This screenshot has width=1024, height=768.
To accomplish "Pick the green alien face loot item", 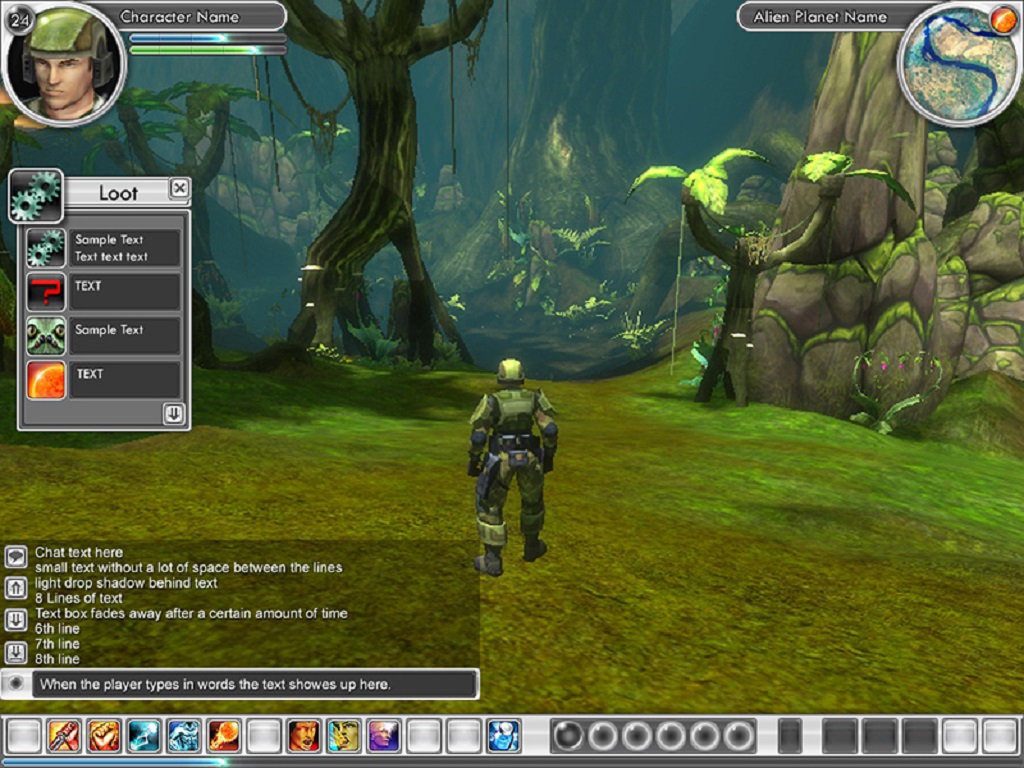I will (46, 336).
